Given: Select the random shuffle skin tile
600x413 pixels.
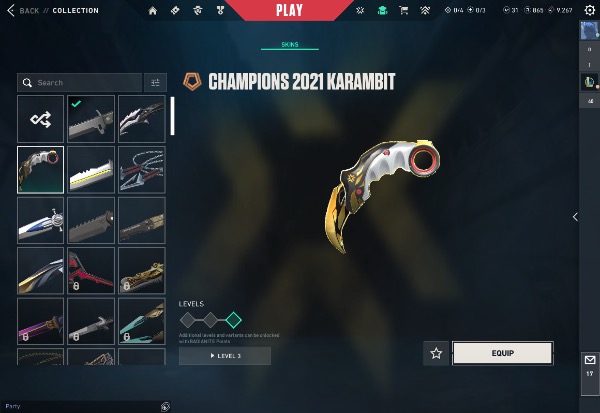Looking at the screenshot, I should coord(40,118).
